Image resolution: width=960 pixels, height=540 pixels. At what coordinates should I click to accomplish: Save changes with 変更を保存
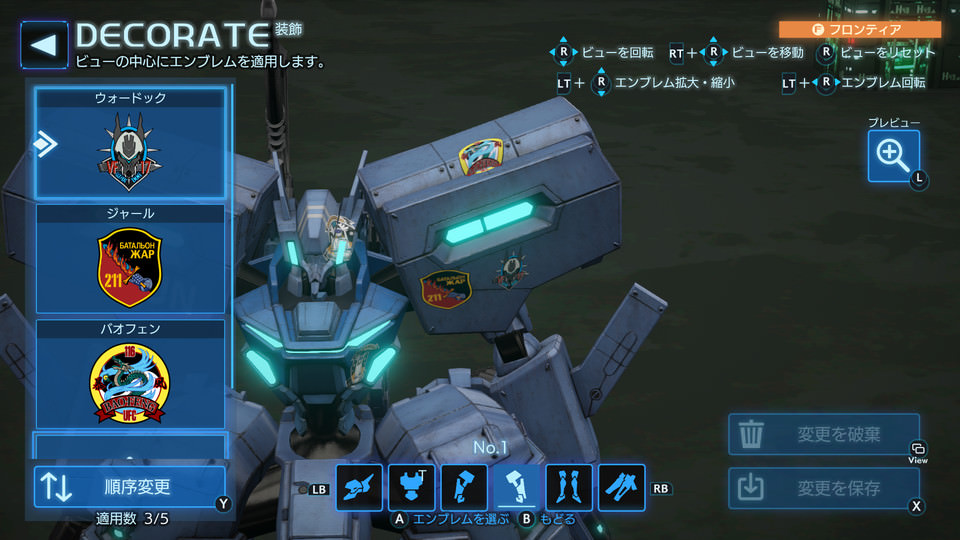coord(823,488)
